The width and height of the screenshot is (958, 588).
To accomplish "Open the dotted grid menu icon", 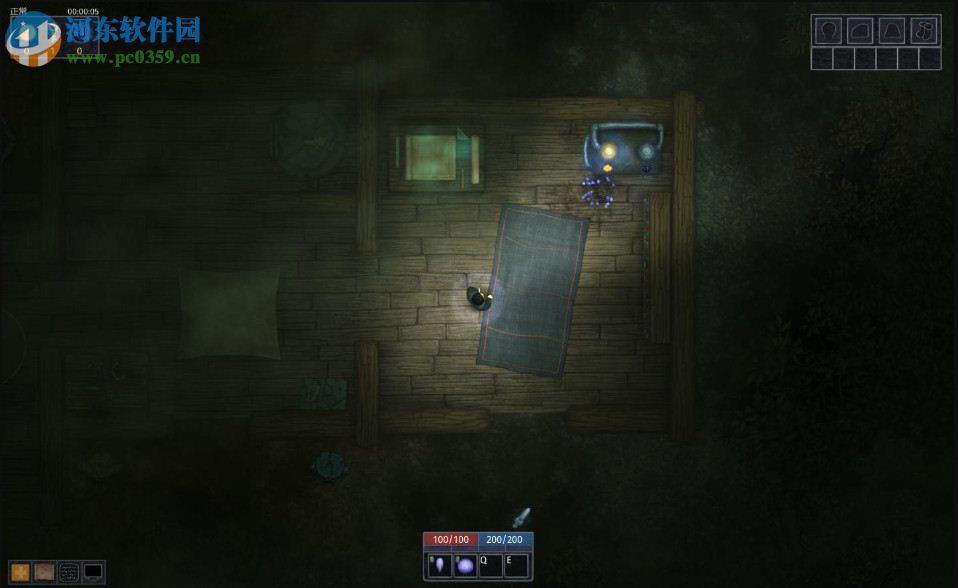I will tap(69, 572).
